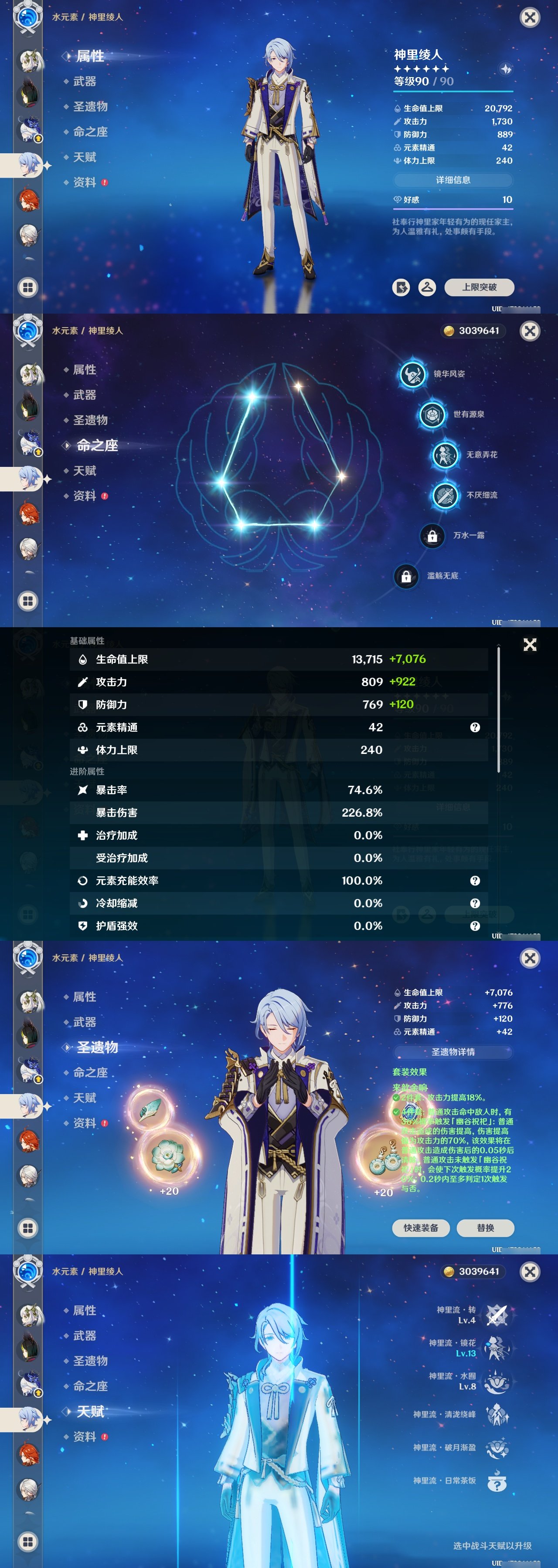Click the Mora coin icon showing 3039641
Viewport: 558px width, 1568px height.
(x=449, y=331)
